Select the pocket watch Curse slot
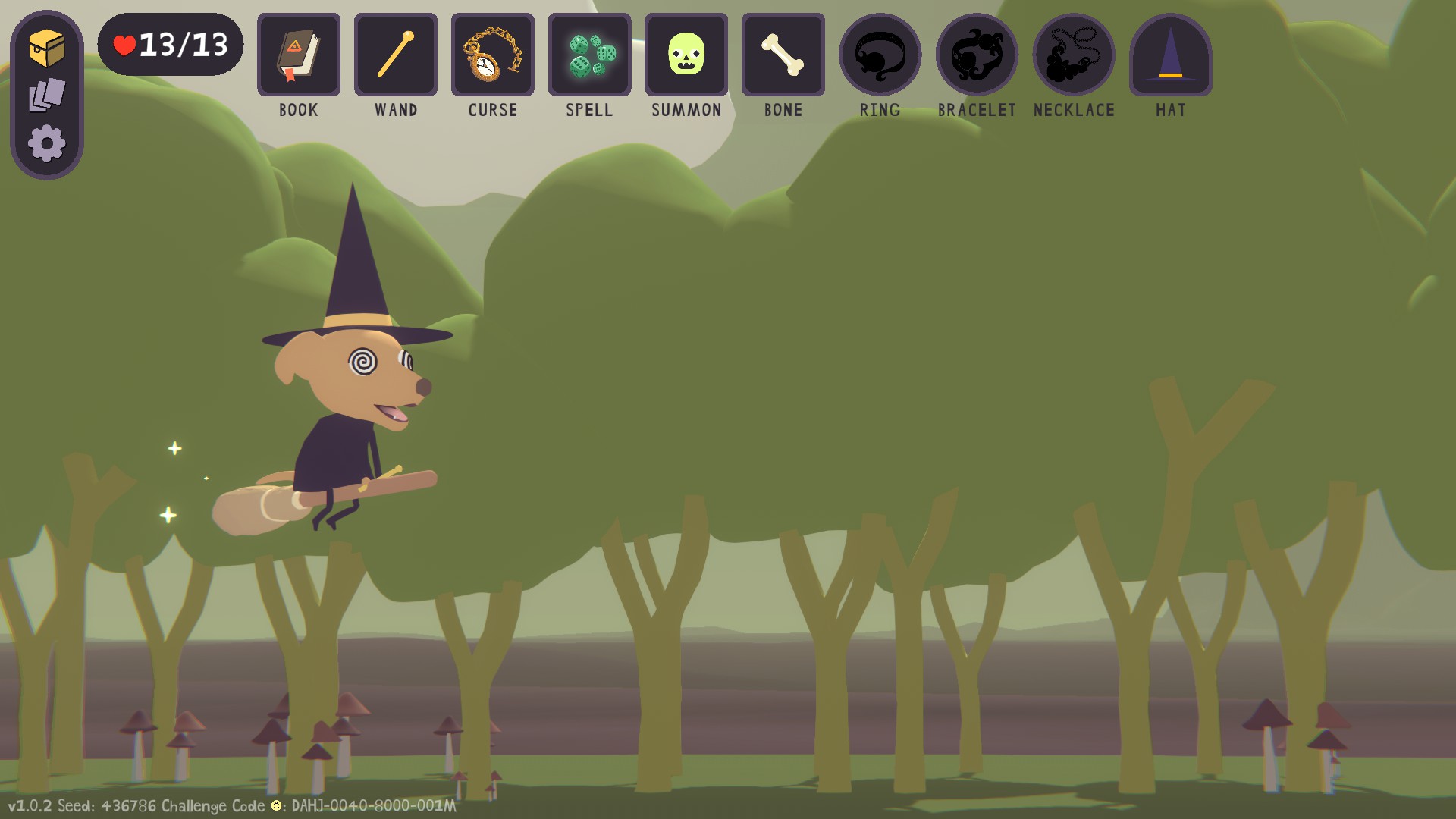 pos(493,55)
